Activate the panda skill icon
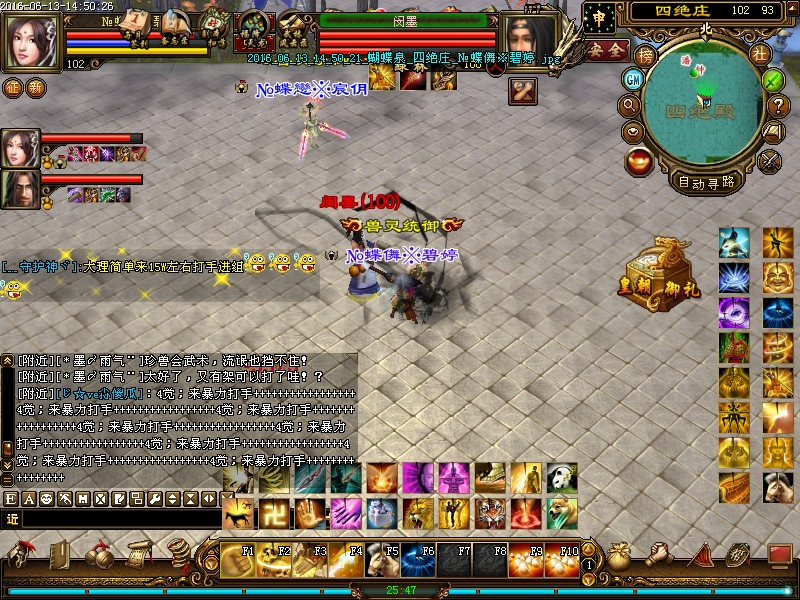800x600 pixels. point(562,478)
